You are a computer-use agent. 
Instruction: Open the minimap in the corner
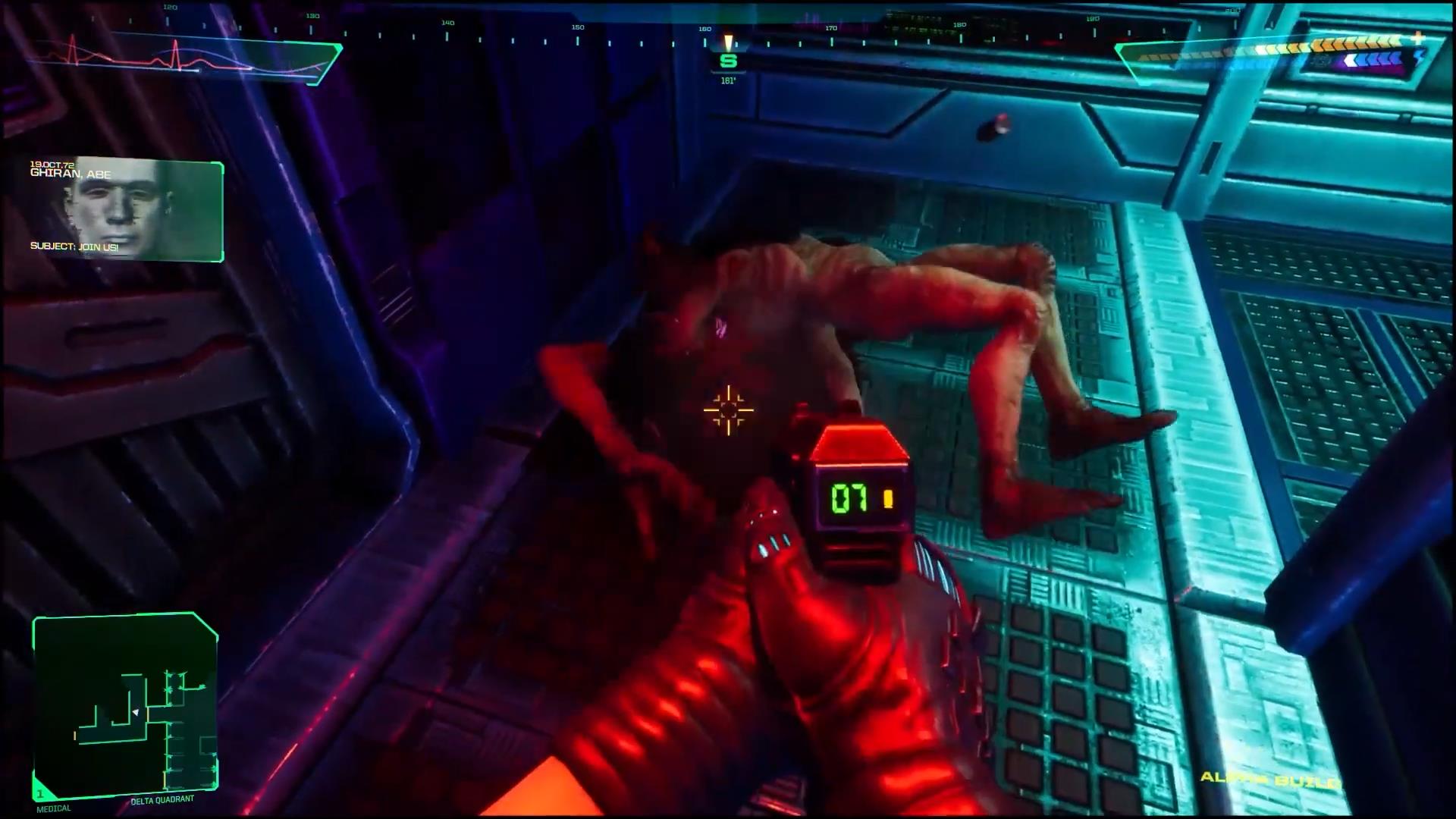pyautogui.click(x=125, y=707)
